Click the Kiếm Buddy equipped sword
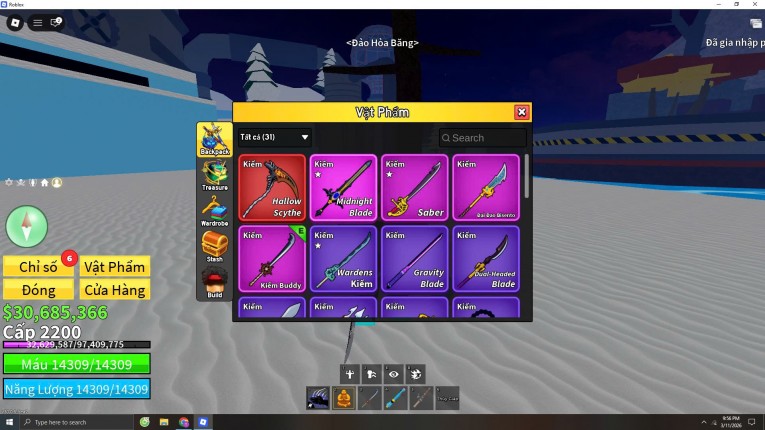This screenshot has width=765, height=430. [x=272, y=259]
